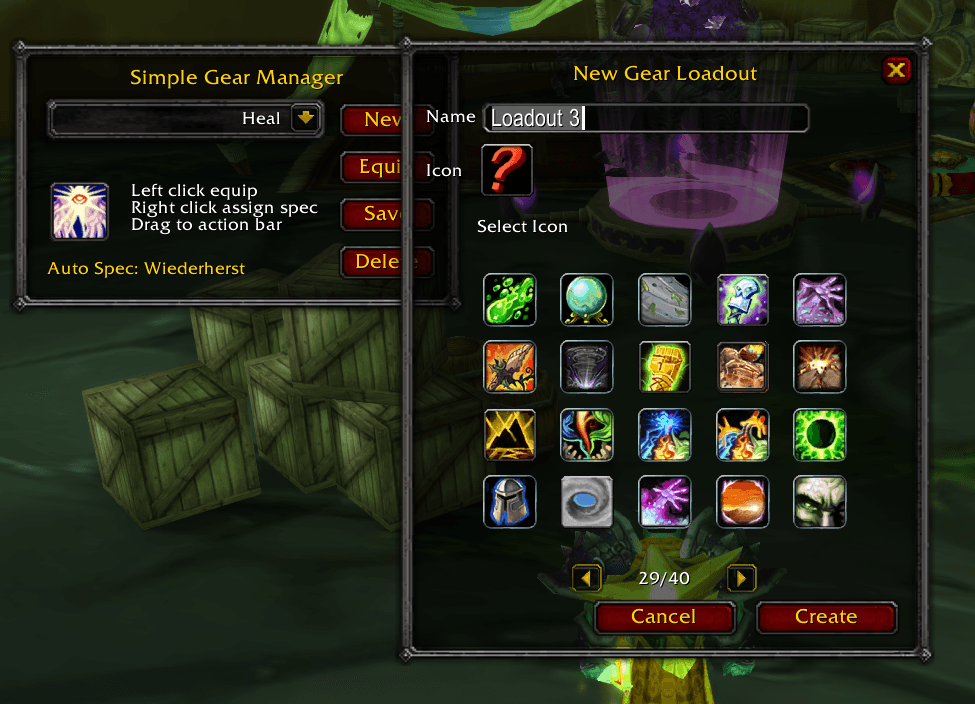Open the Heal loadout dropdown
Viewport: 975px width, 704px height.
click(305, 119)
